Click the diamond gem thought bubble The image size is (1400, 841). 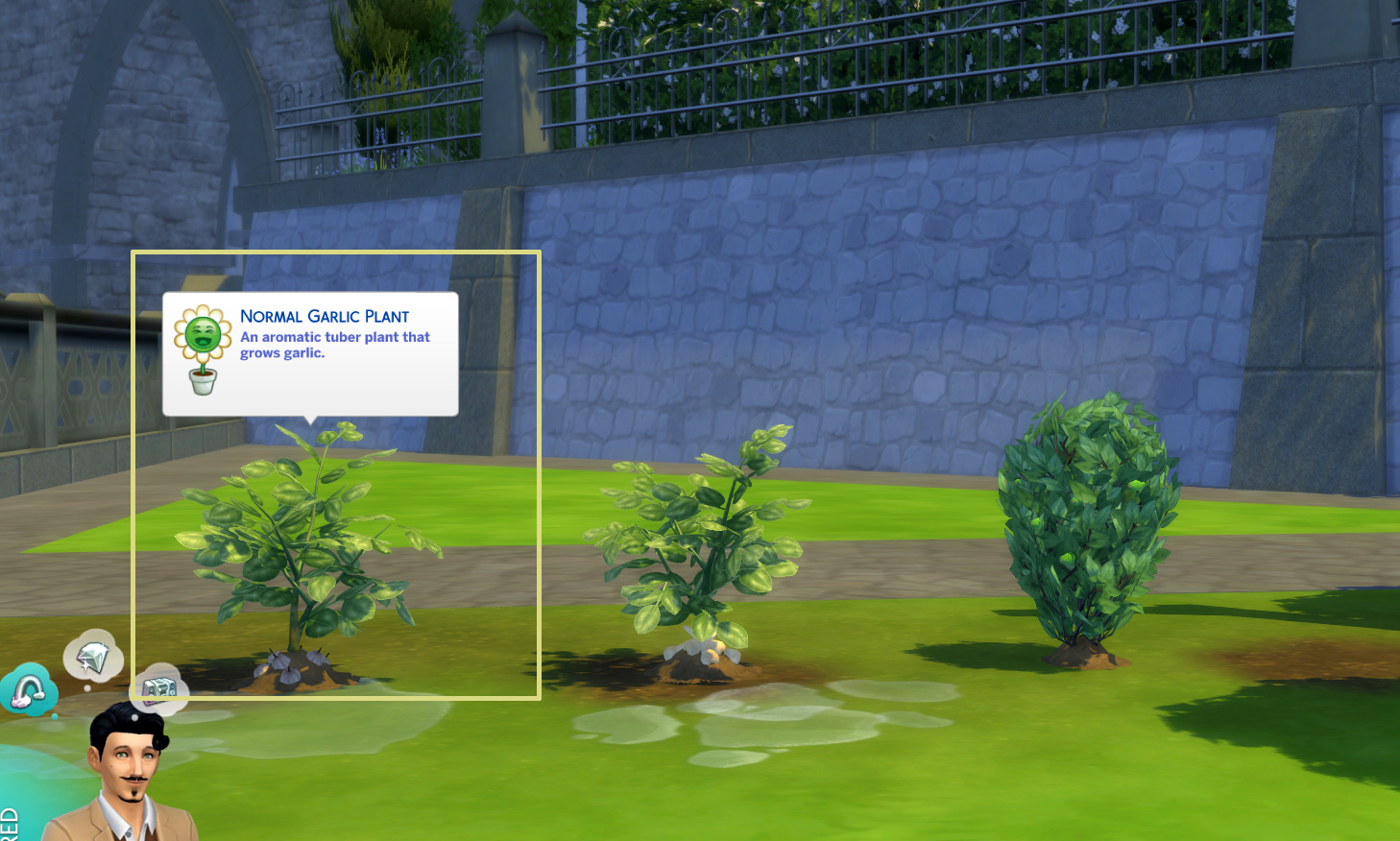[93, 655]
